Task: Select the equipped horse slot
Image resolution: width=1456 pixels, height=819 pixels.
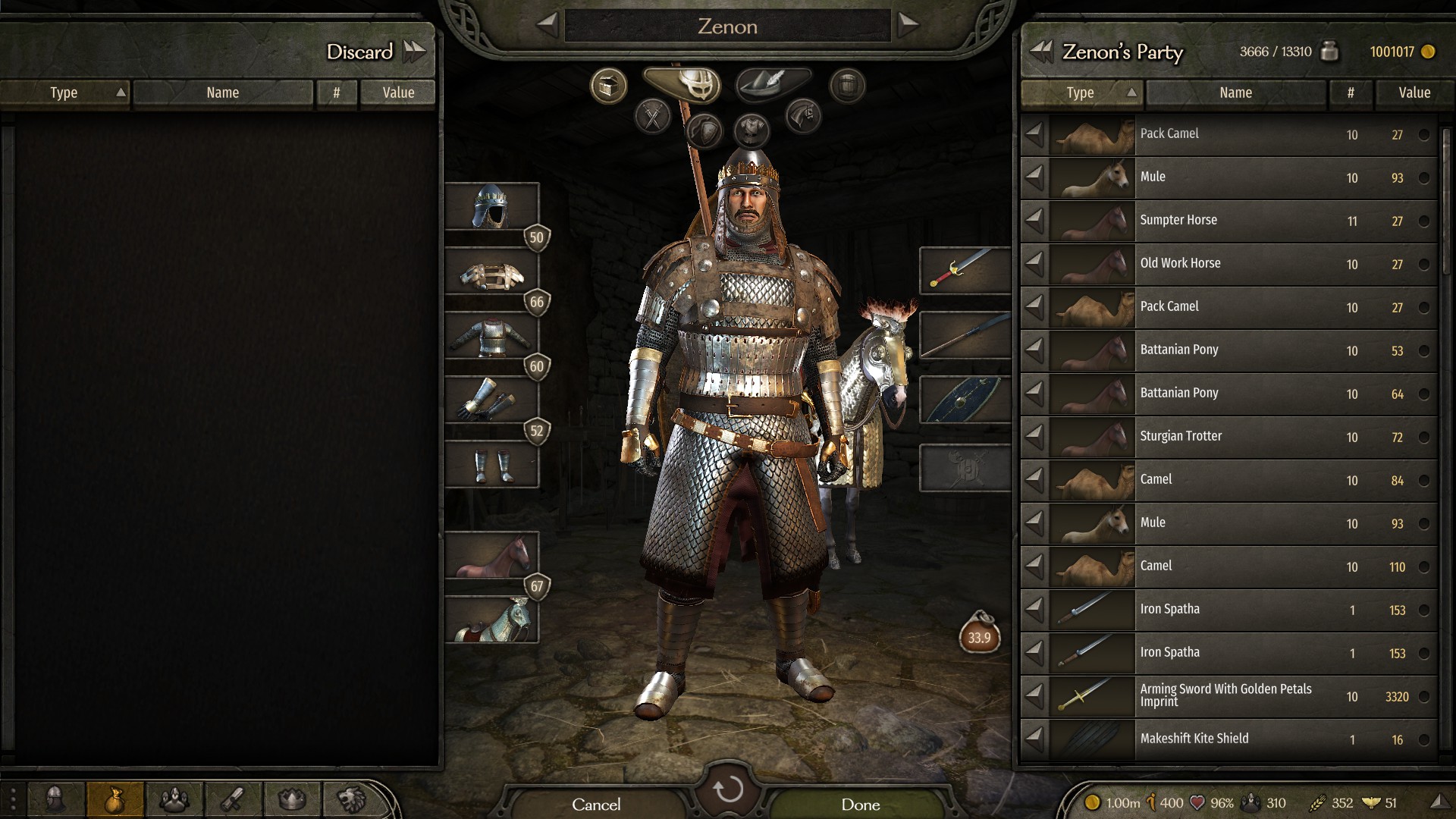Action: pos(491,556)
